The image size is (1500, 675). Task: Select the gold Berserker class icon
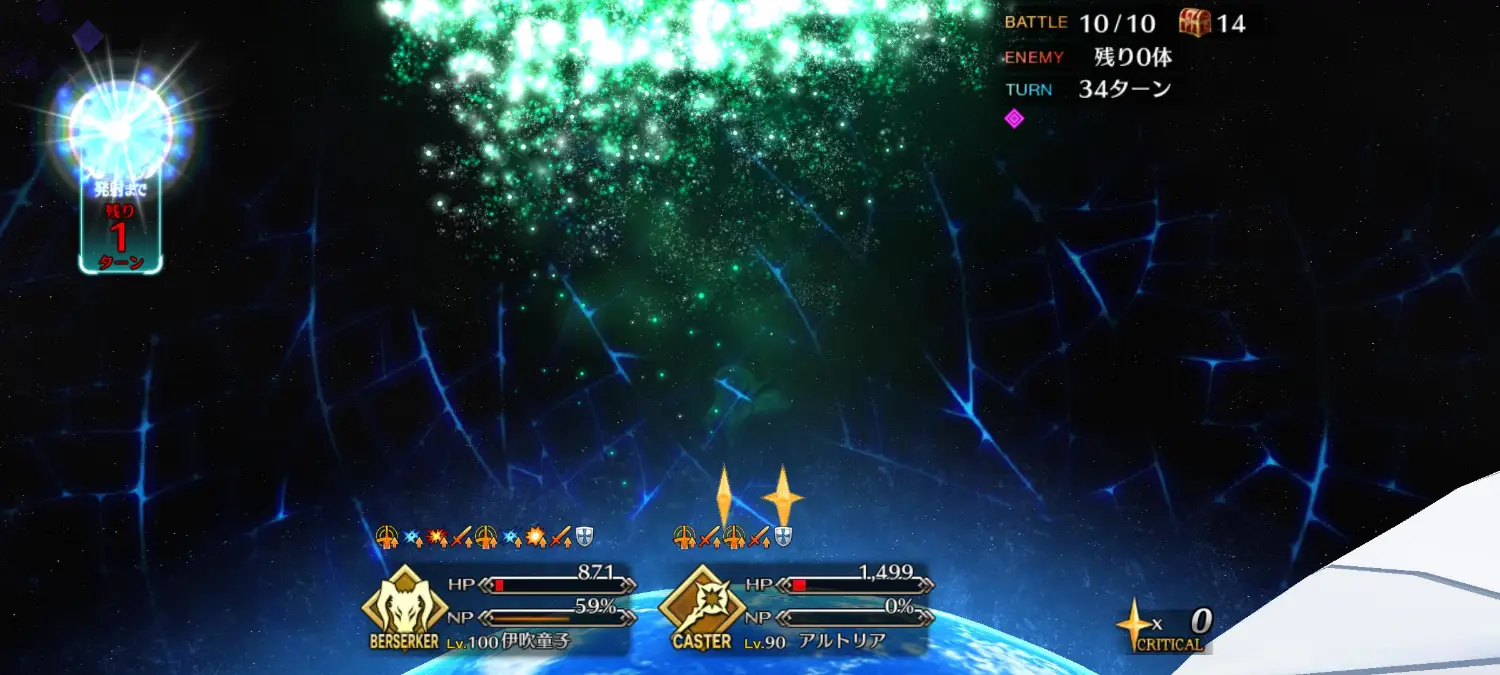(403, 603)
